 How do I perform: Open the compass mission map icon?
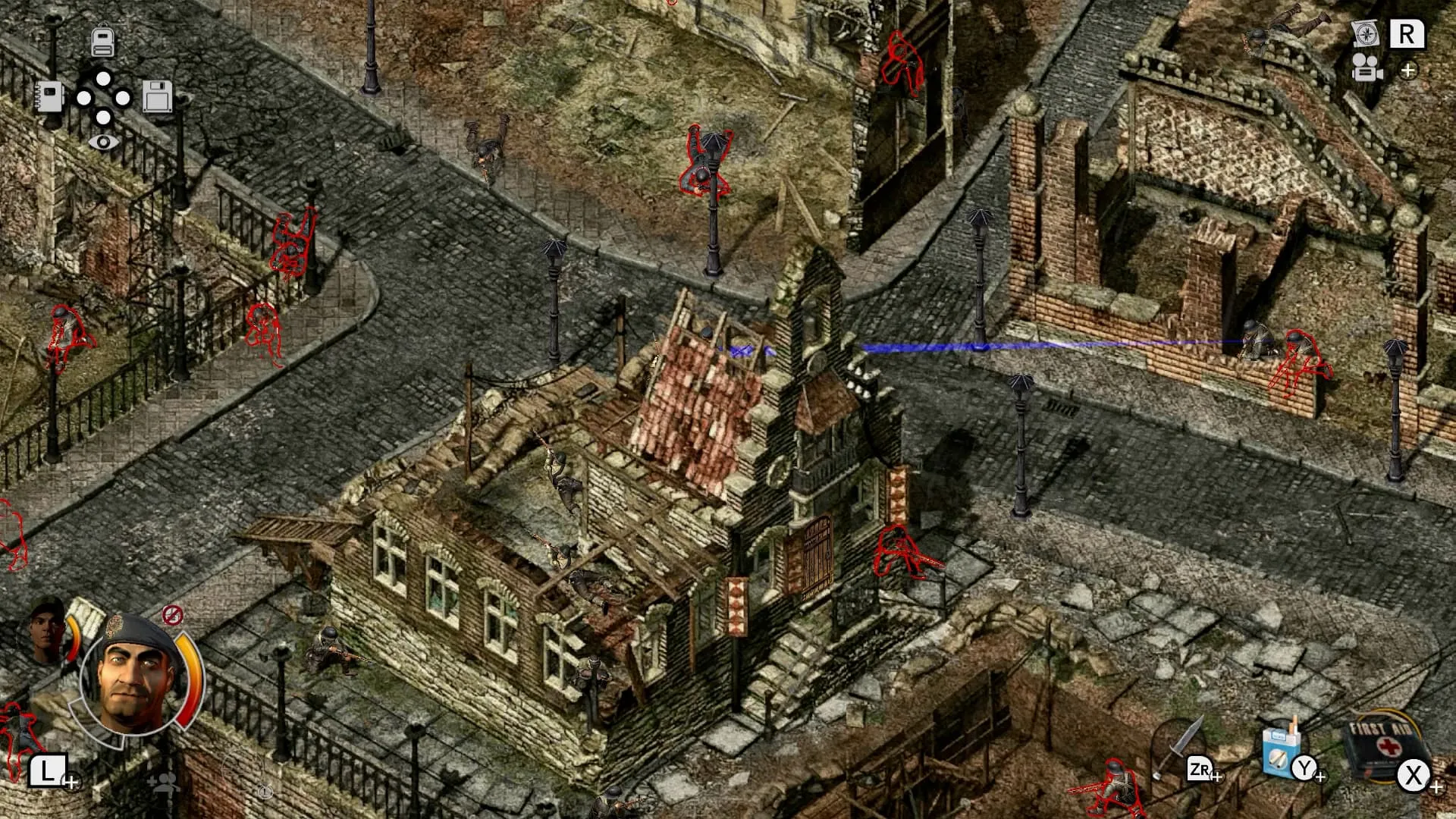point(1365,32)
